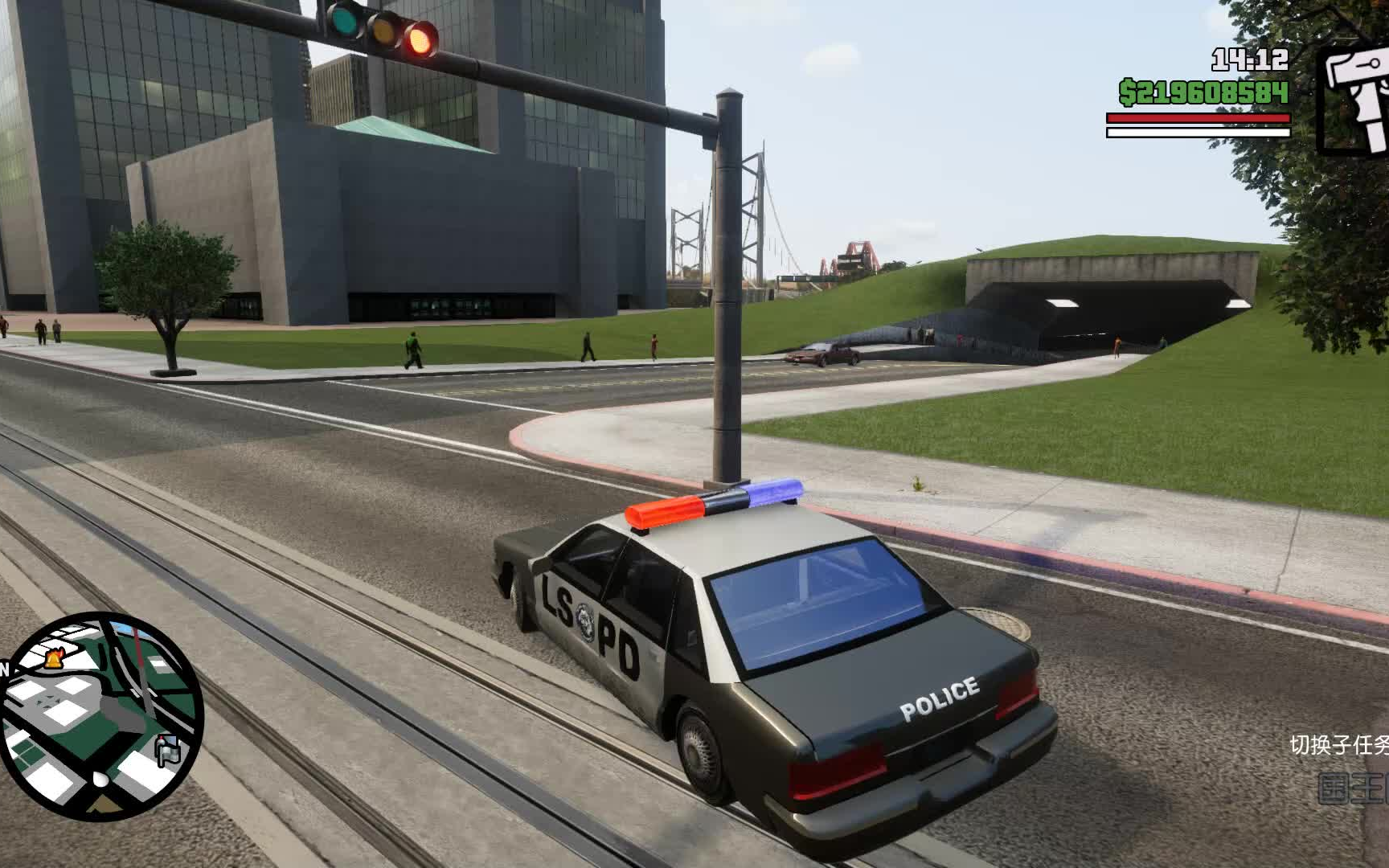
Task: Select the fire station marker on the minimap
Action: click(x=54, y=659)
